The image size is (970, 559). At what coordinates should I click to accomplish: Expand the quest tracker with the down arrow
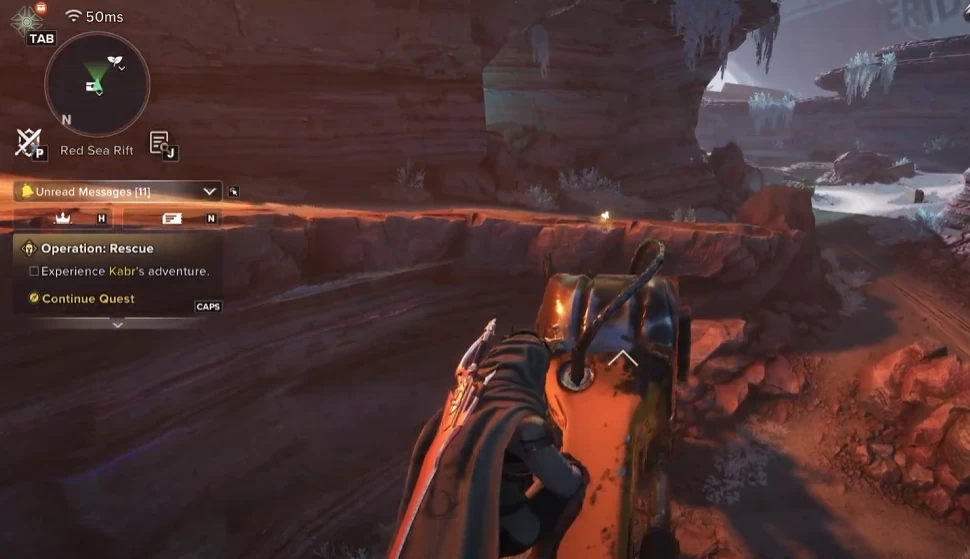(117, 324)
